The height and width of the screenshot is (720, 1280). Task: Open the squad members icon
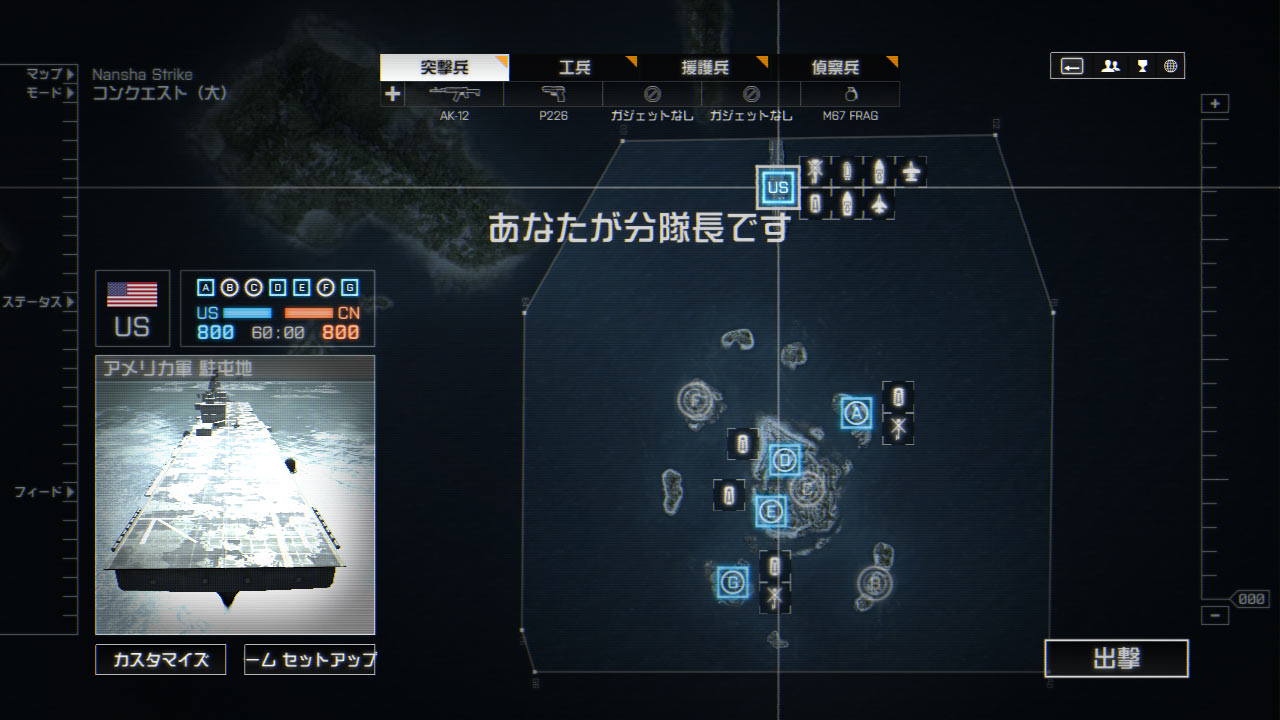click(x=1110, y=66)
